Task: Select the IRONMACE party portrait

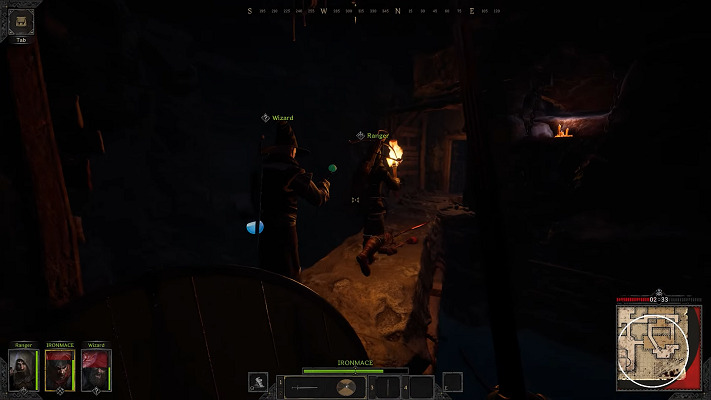Action: tap(60, 370)
